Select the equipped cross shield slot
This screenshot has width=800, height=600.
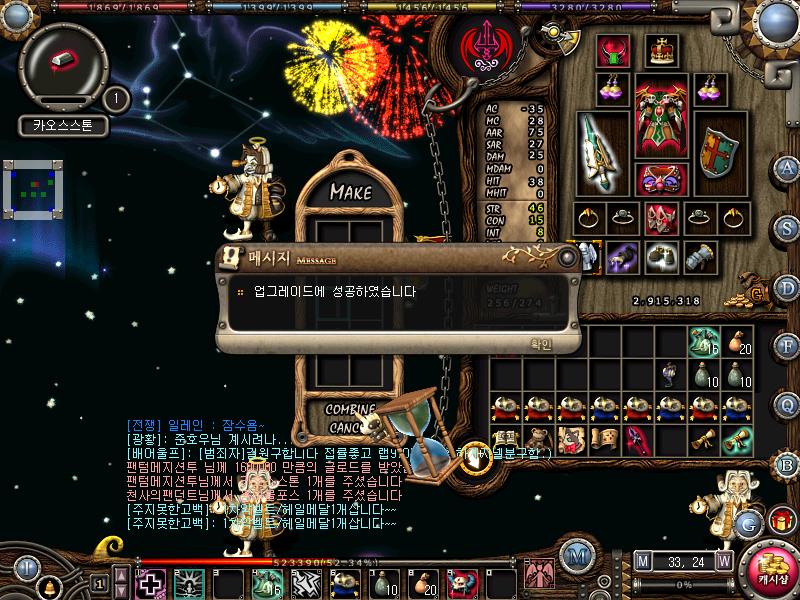pos(715,152)
